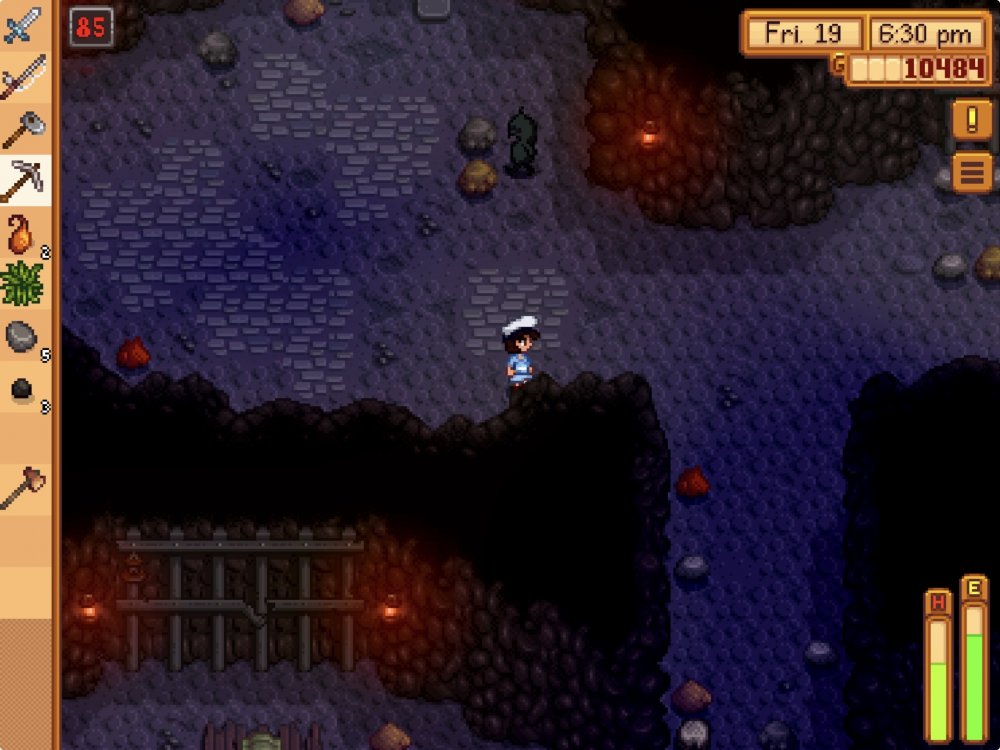Viewport: 1000px width, 750px height.
Task: Open the game menu with three-line button
Action: (971, 172)
